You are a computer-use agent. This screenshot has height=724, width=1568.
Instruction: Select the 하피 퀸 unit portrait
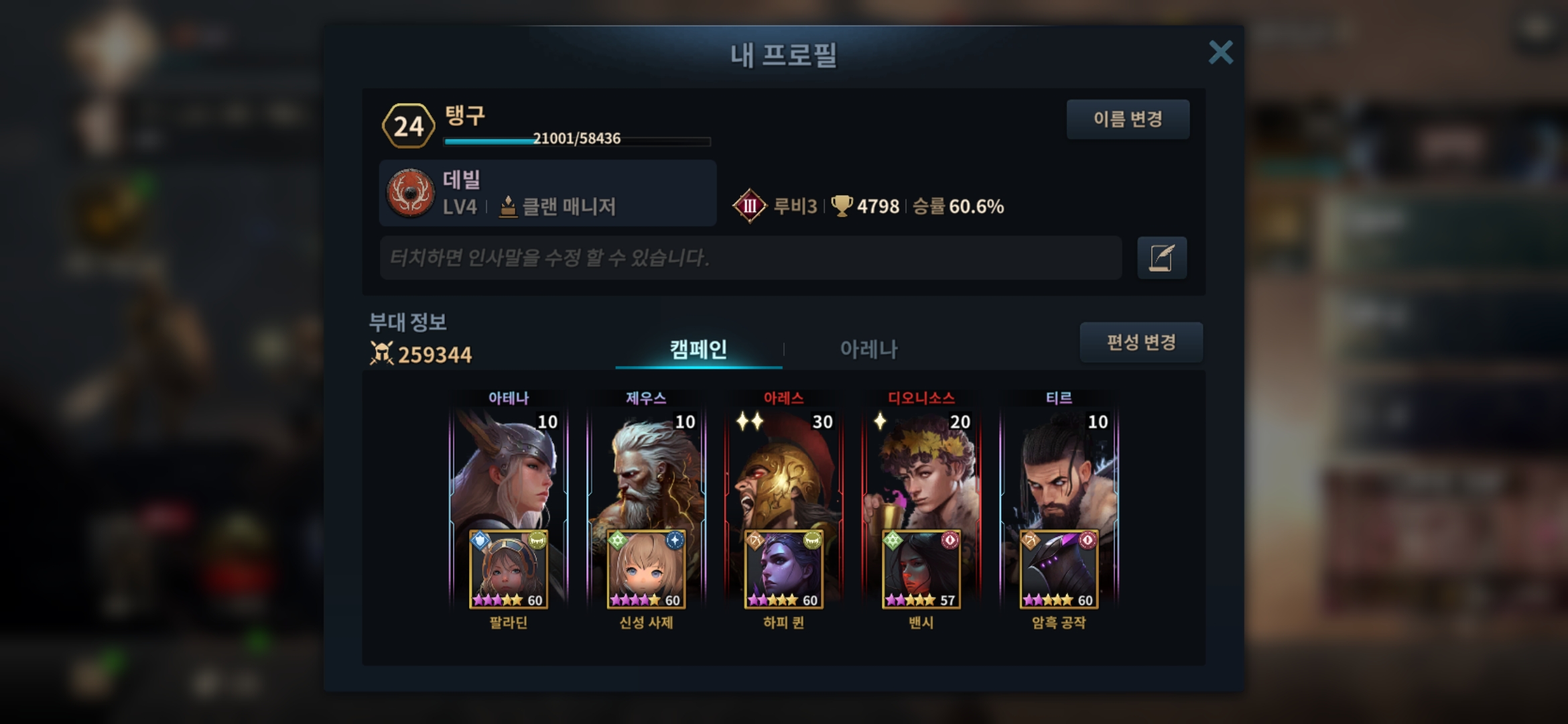[783, 570]
